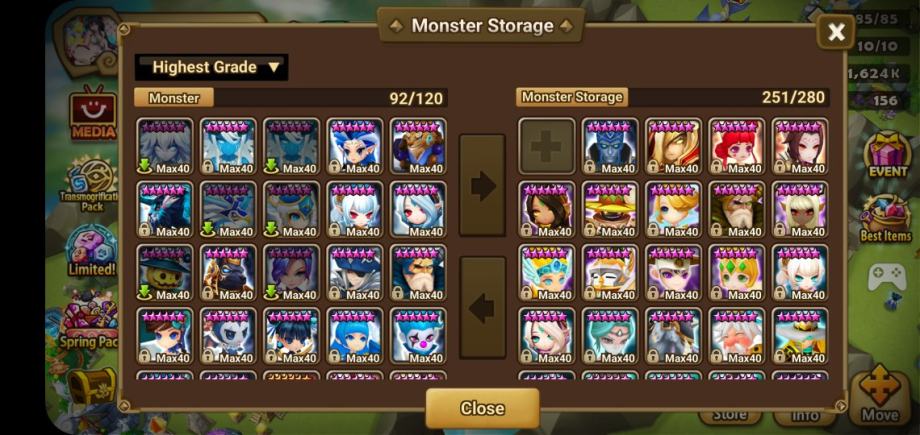Viewport: 920px width, 435px height.
Task: Select the sombrero-wearing monster in storage
Action: (610, 210)
